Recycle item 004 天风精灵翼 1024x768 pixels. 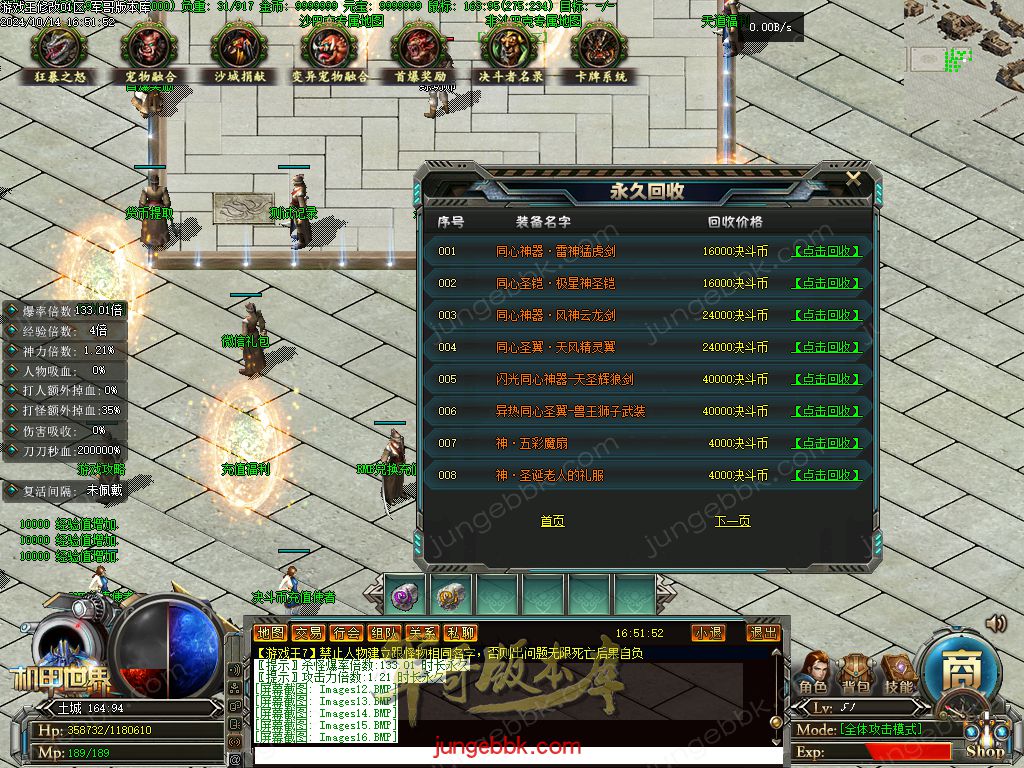pos(826,348)
